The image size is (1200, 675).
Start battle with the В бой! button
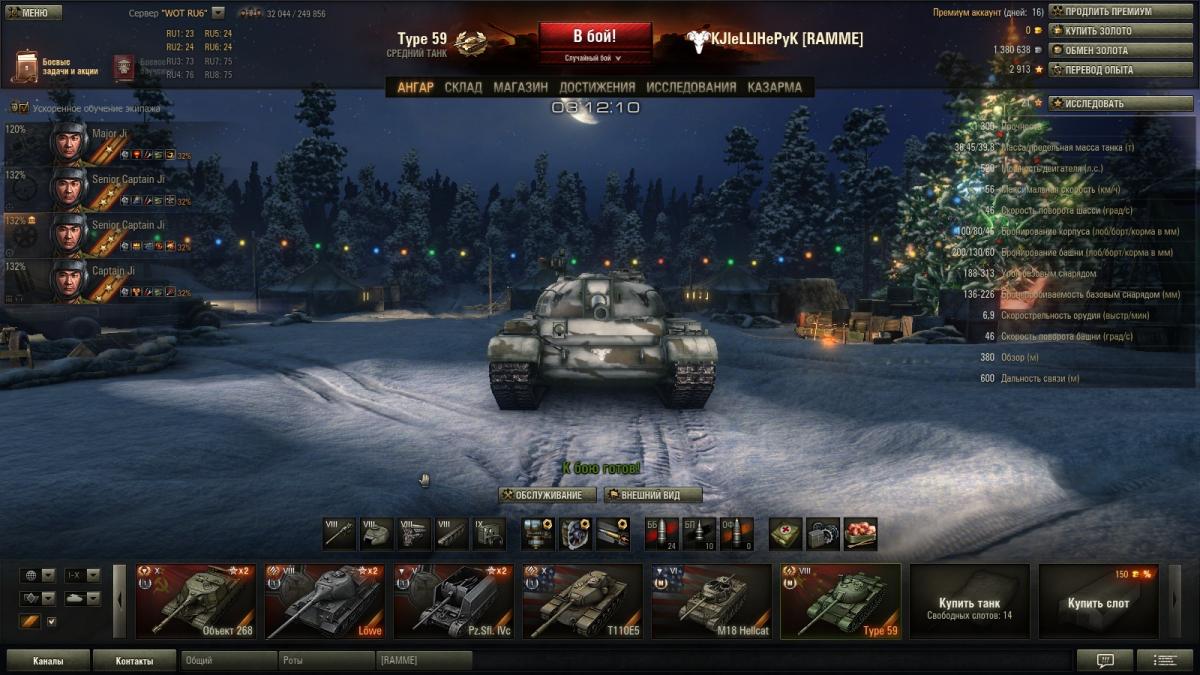click(595, 37)
